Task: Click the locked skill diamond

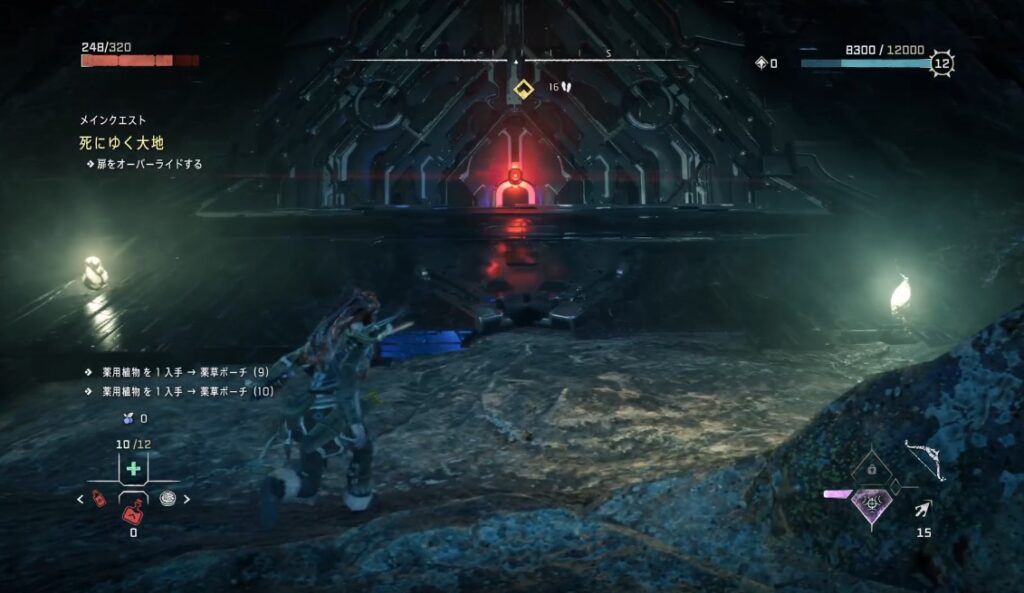Action: pyautogui.click(x=872, y=467)
